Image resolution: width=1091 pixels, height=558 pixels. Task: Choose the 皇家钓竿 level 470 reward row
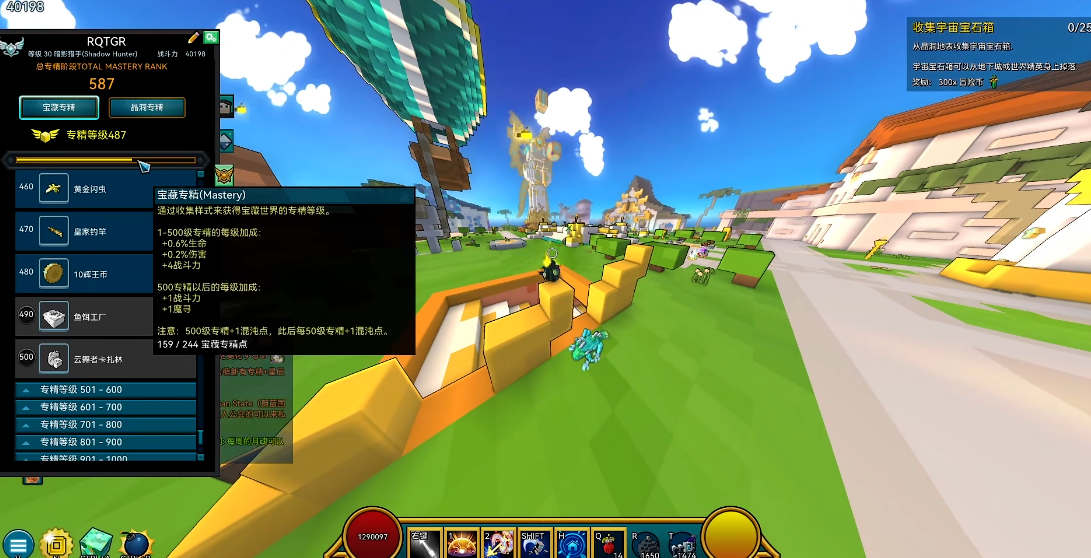(105, 231)
